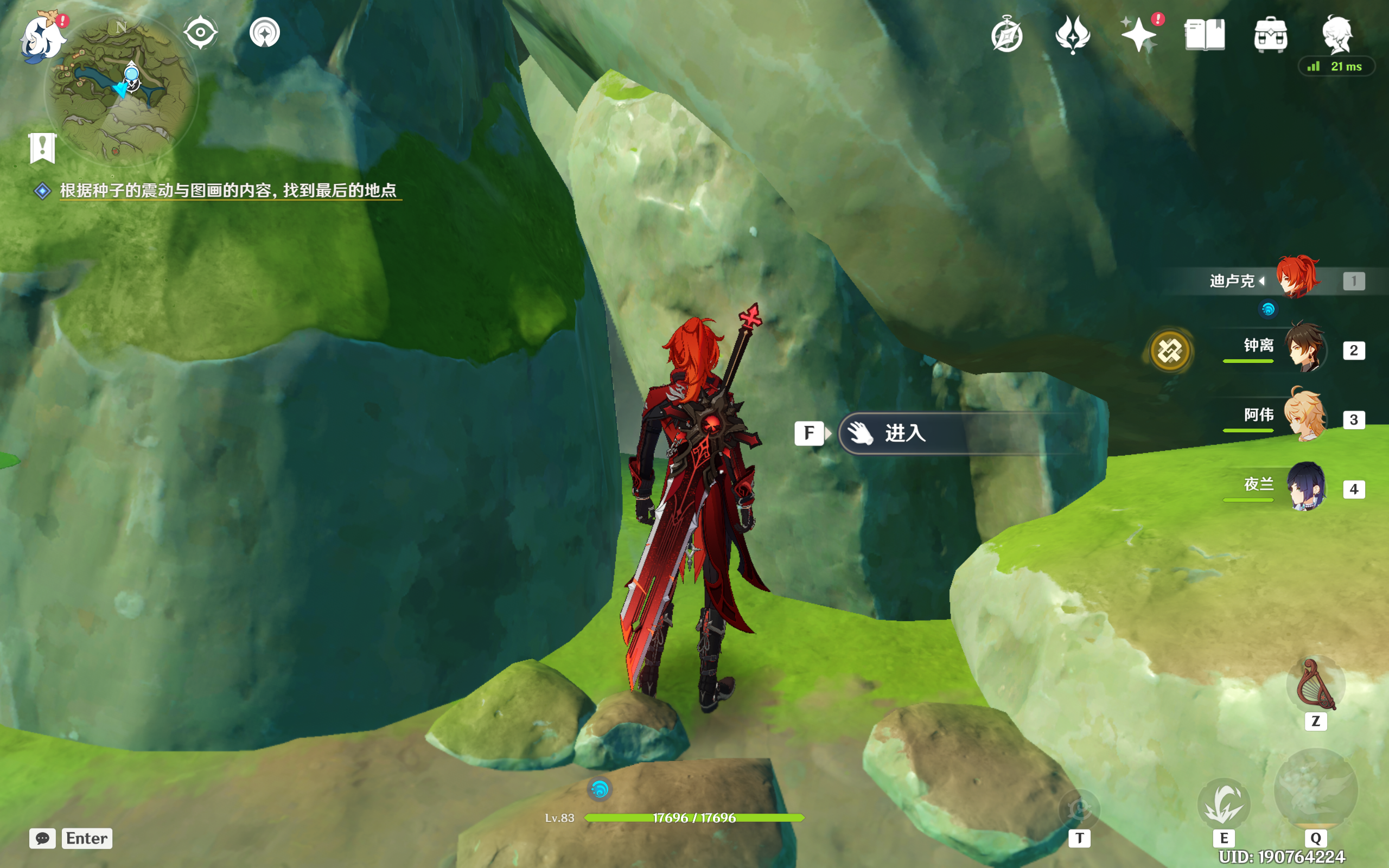
Task: Open the adventure compass icon
Action: click(1006, 36)
